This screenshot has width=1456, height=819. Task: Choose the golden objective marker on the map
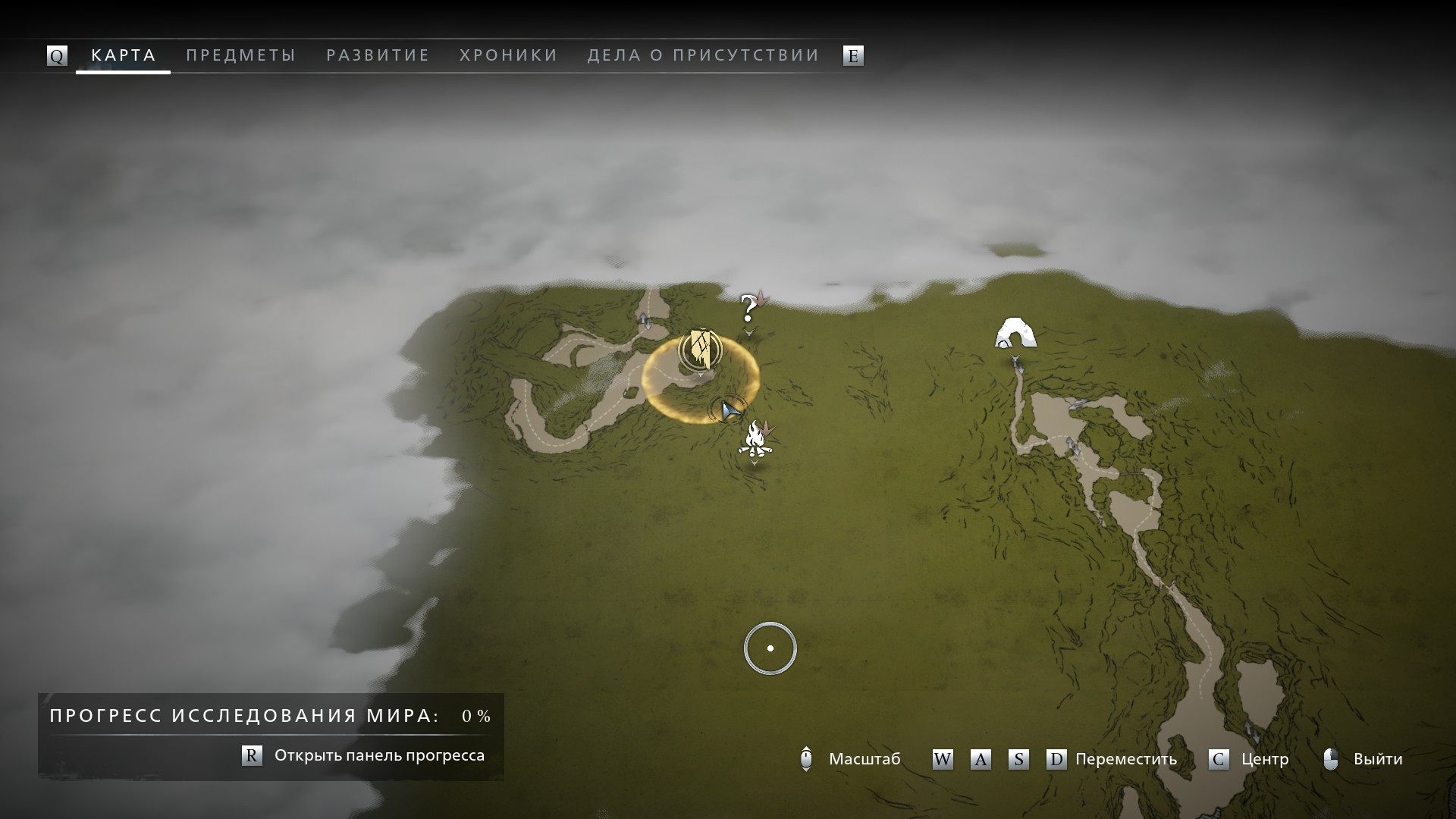tap(701, 350)
